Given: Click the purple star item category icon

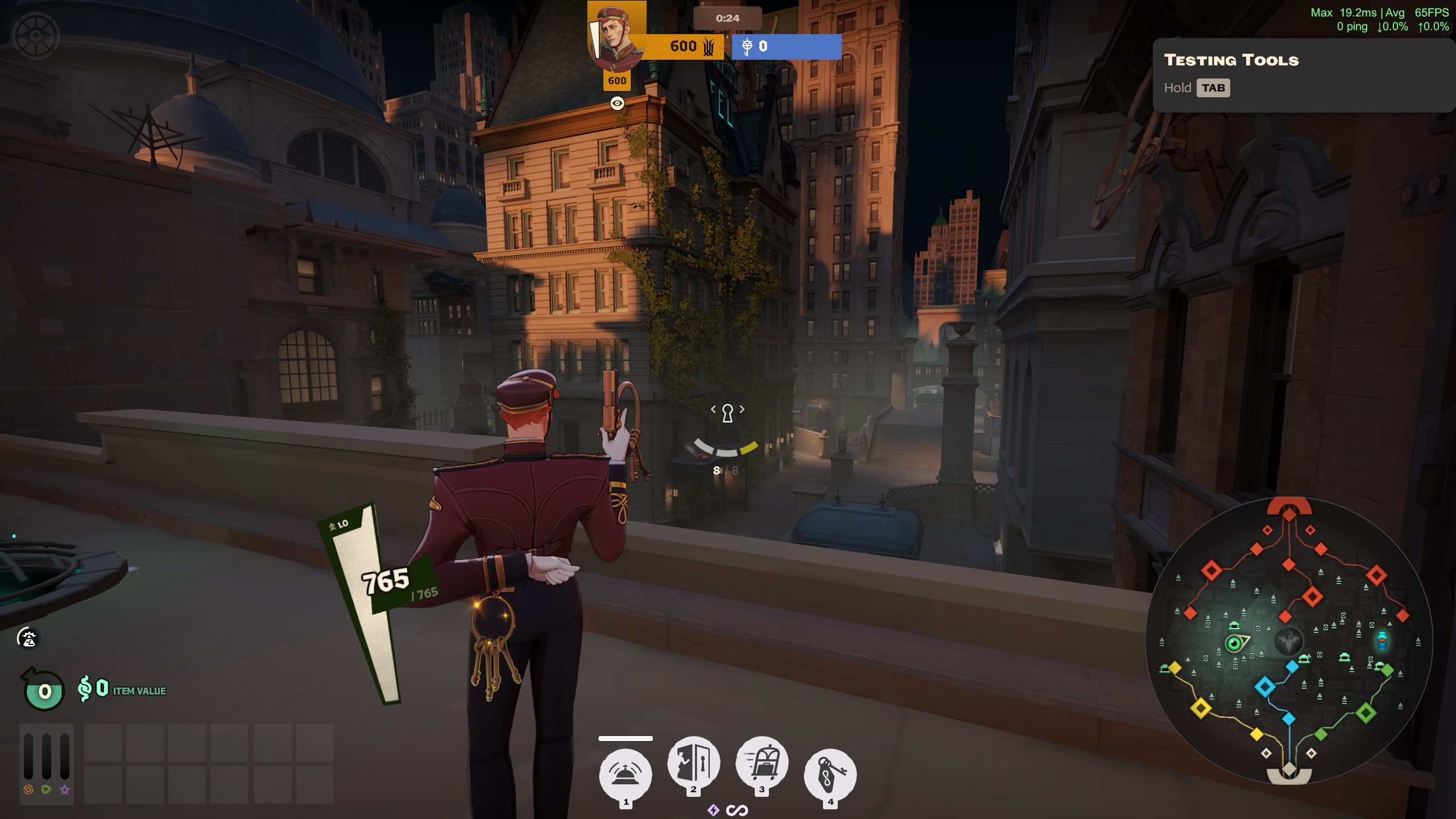Looking at the screenshot, I should pyautogui.click(x=65, y=789).
